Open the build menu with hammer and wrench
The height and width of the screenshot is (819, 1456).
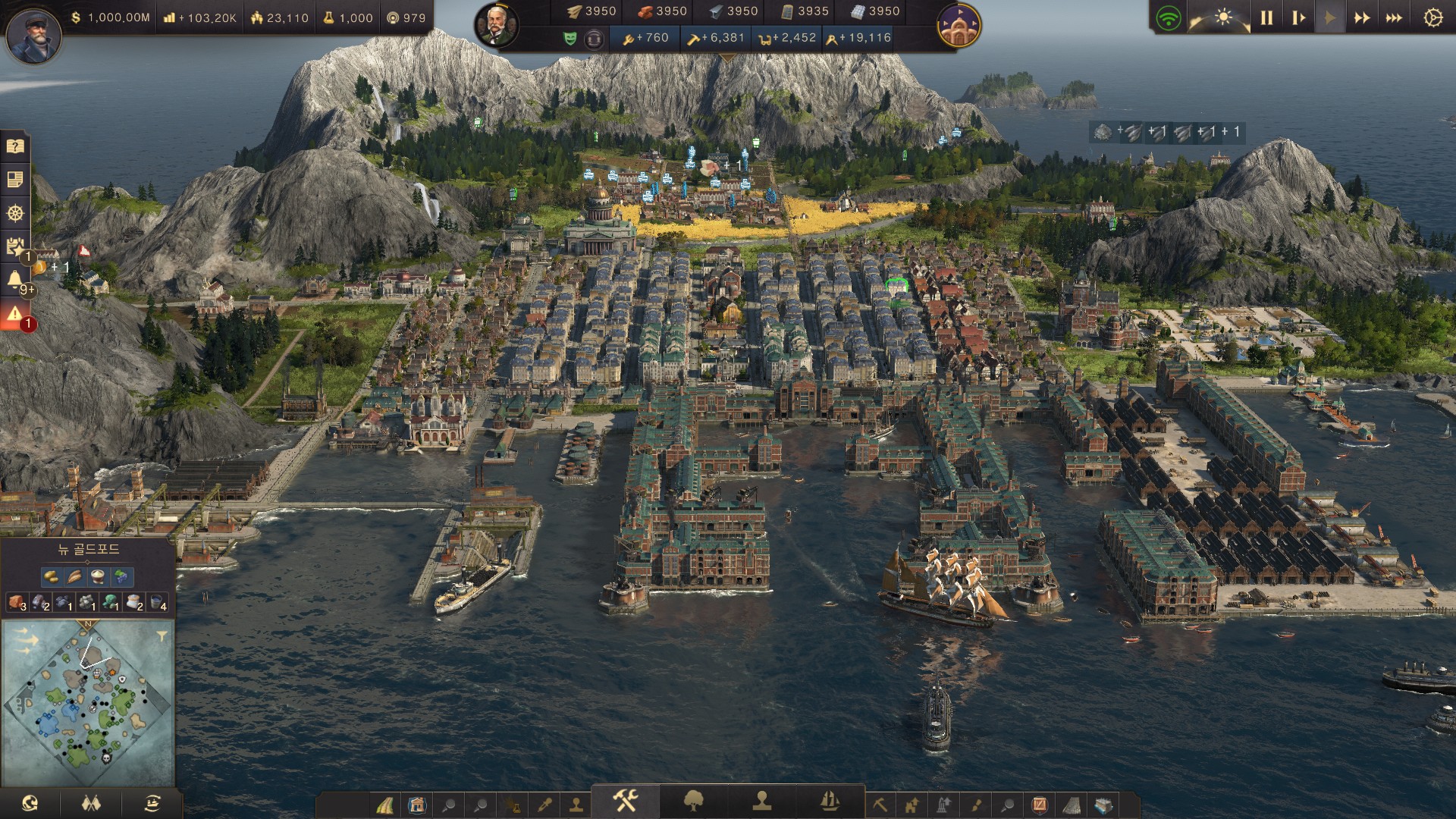click(x=625, y=801)
